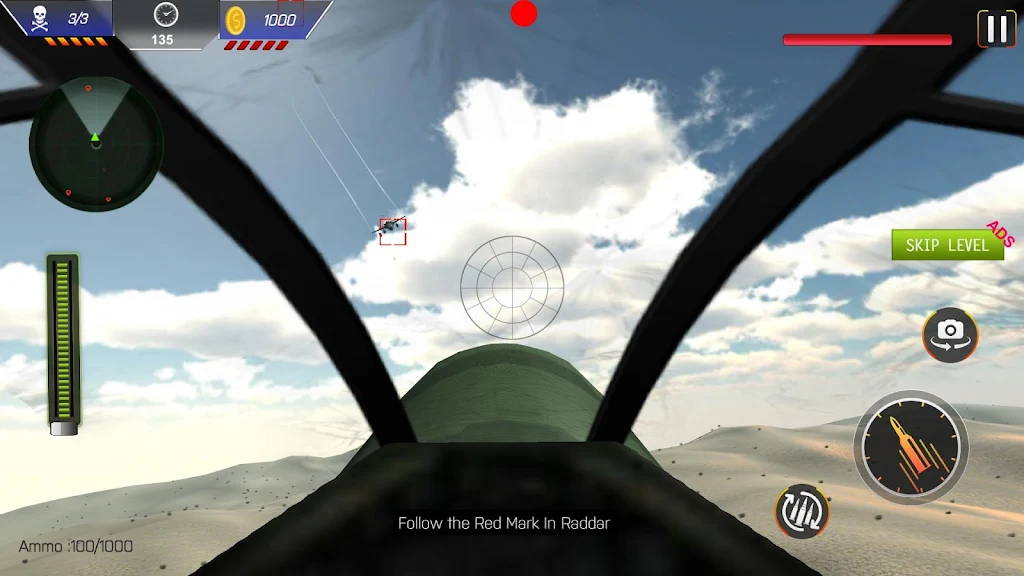Reload ammo with the bullets icon
Viewport: 1024px width, 576px height.
pyautogui.click(x=802, y=510)
